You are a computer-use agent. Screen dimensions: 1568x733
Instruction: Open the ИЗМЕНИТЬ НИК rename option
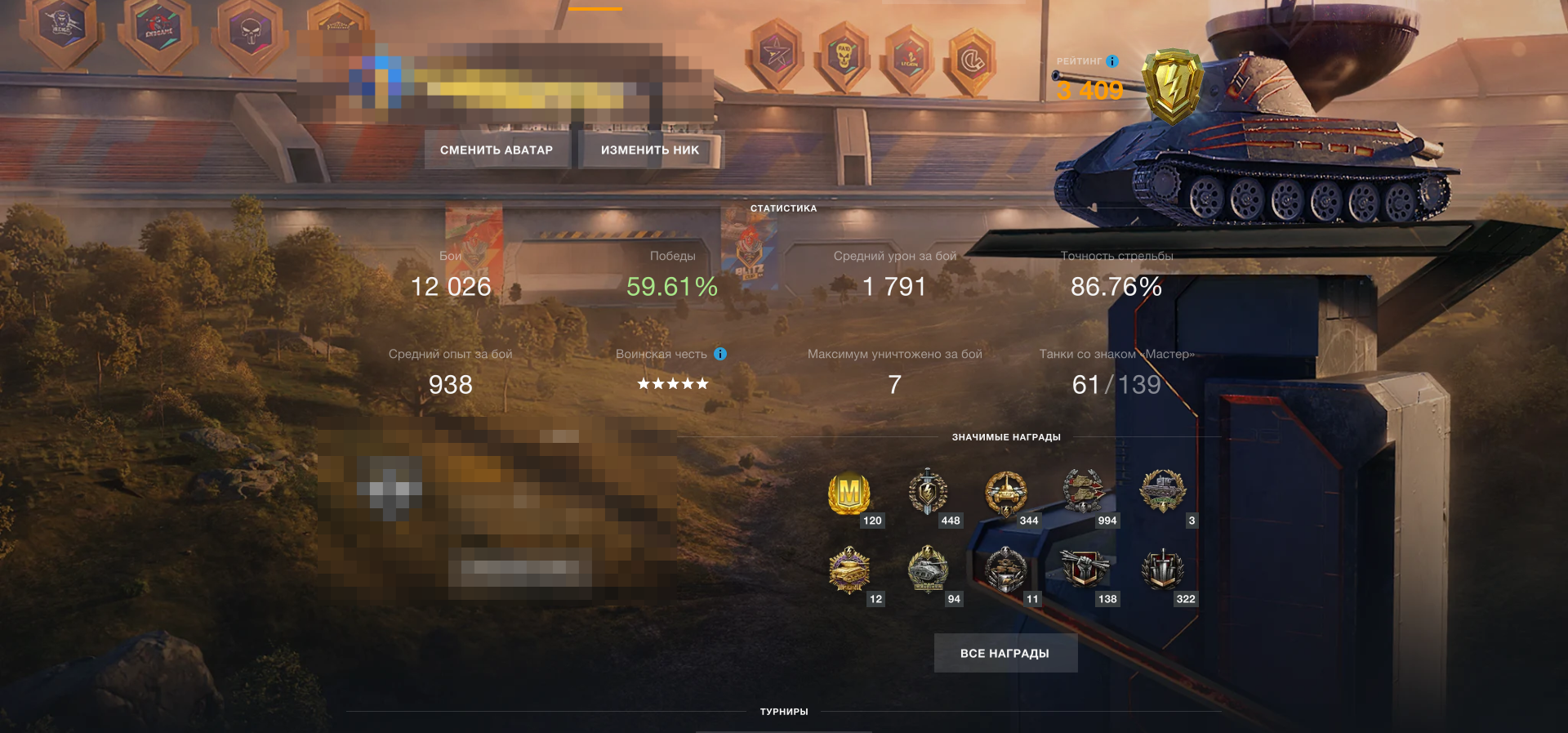(x=650, y=150)
